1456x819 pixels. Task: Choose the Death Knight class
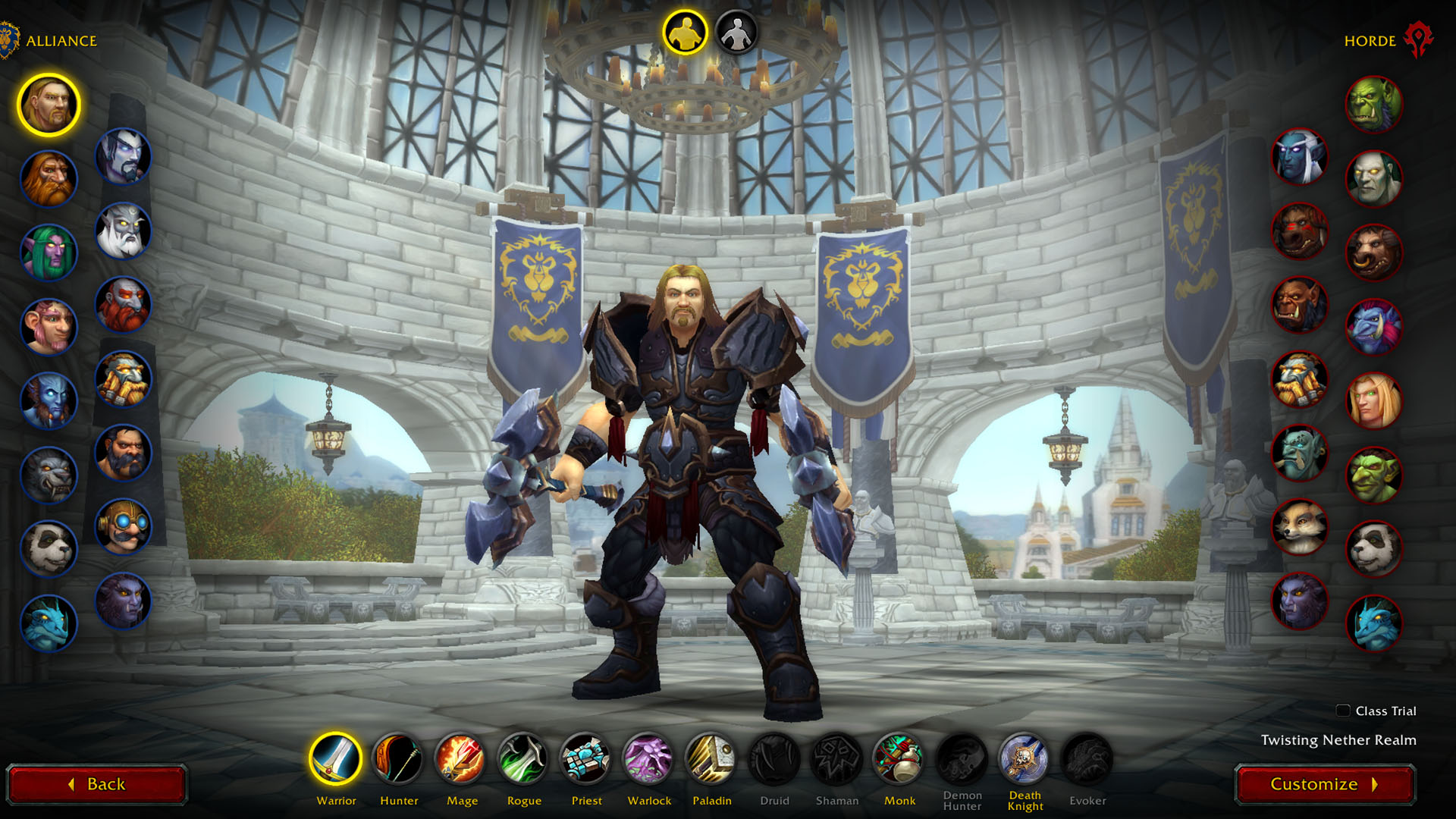click(x=1024, y=758)
